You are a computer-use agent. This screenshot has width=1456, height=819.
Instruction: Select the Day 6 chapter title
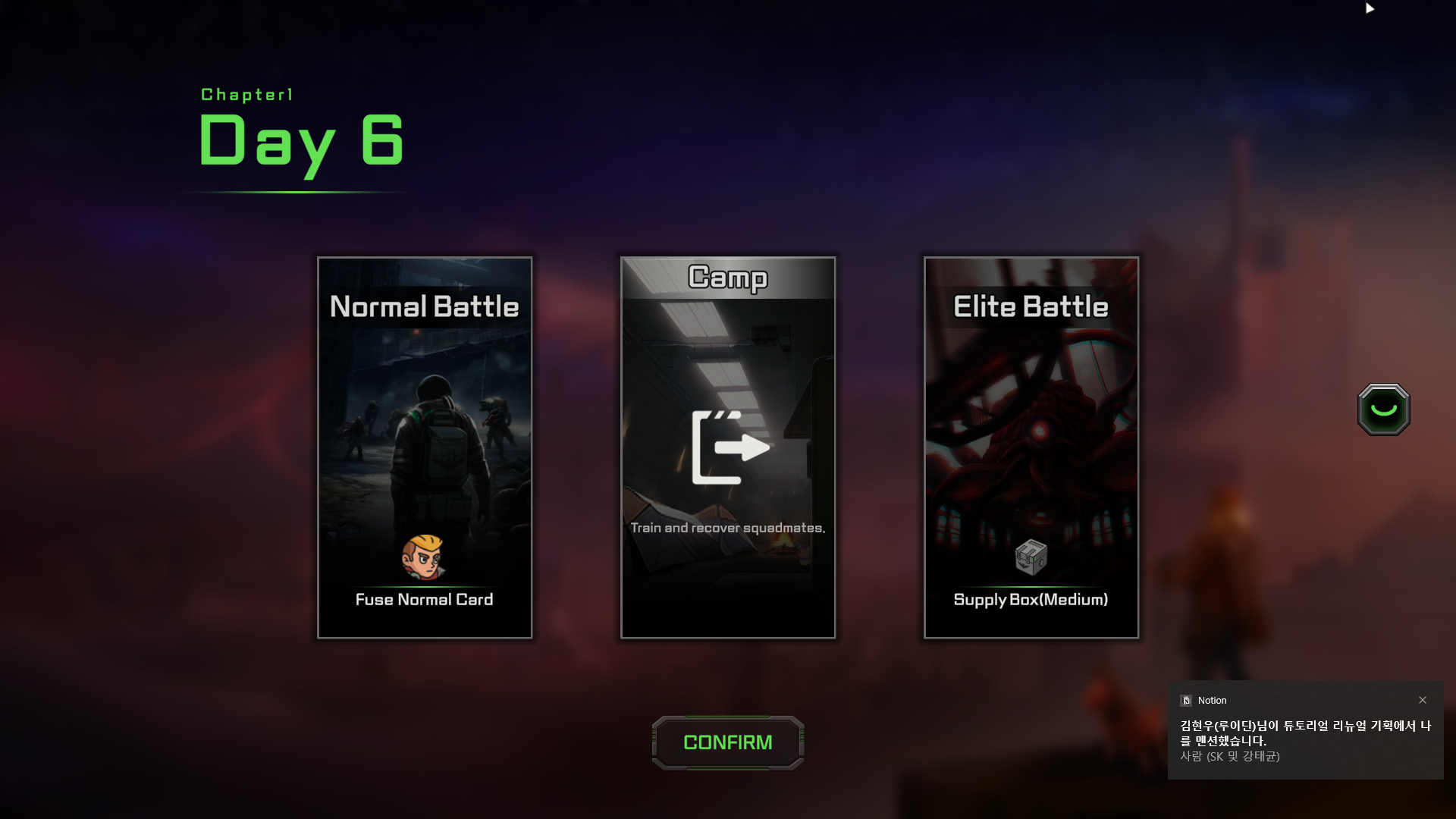[x=300, y=140]
